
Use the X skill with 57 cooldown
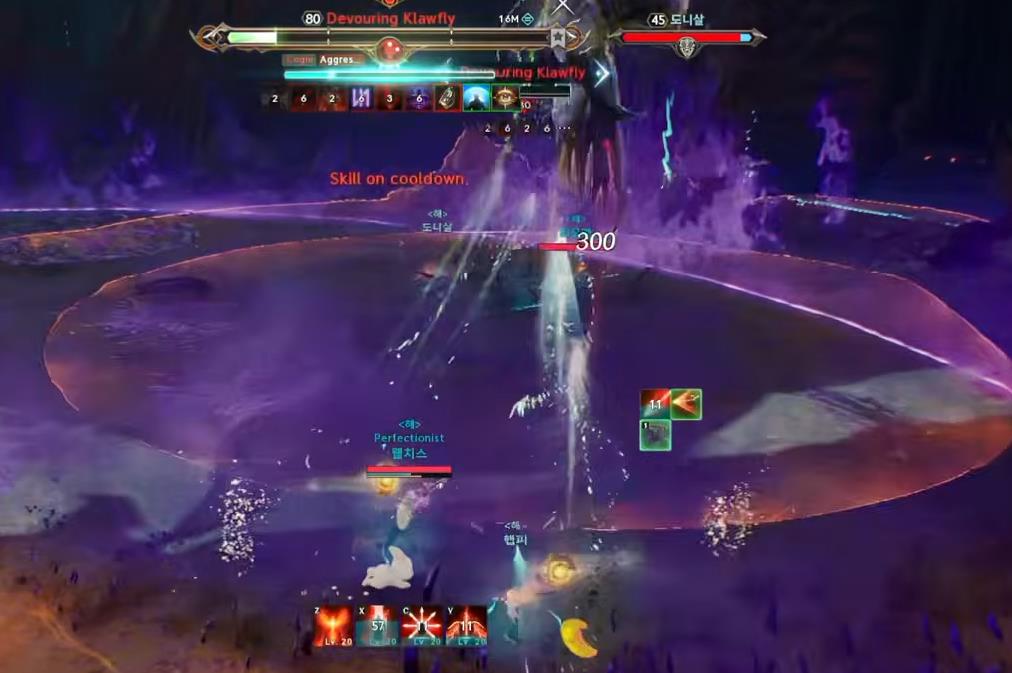(377, 626)
